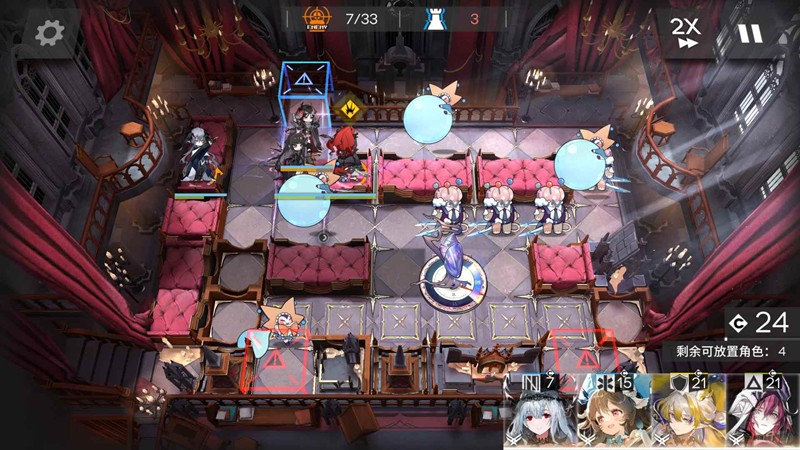
Task: Select the red-haired operator card costing 21
Action: 762,412
